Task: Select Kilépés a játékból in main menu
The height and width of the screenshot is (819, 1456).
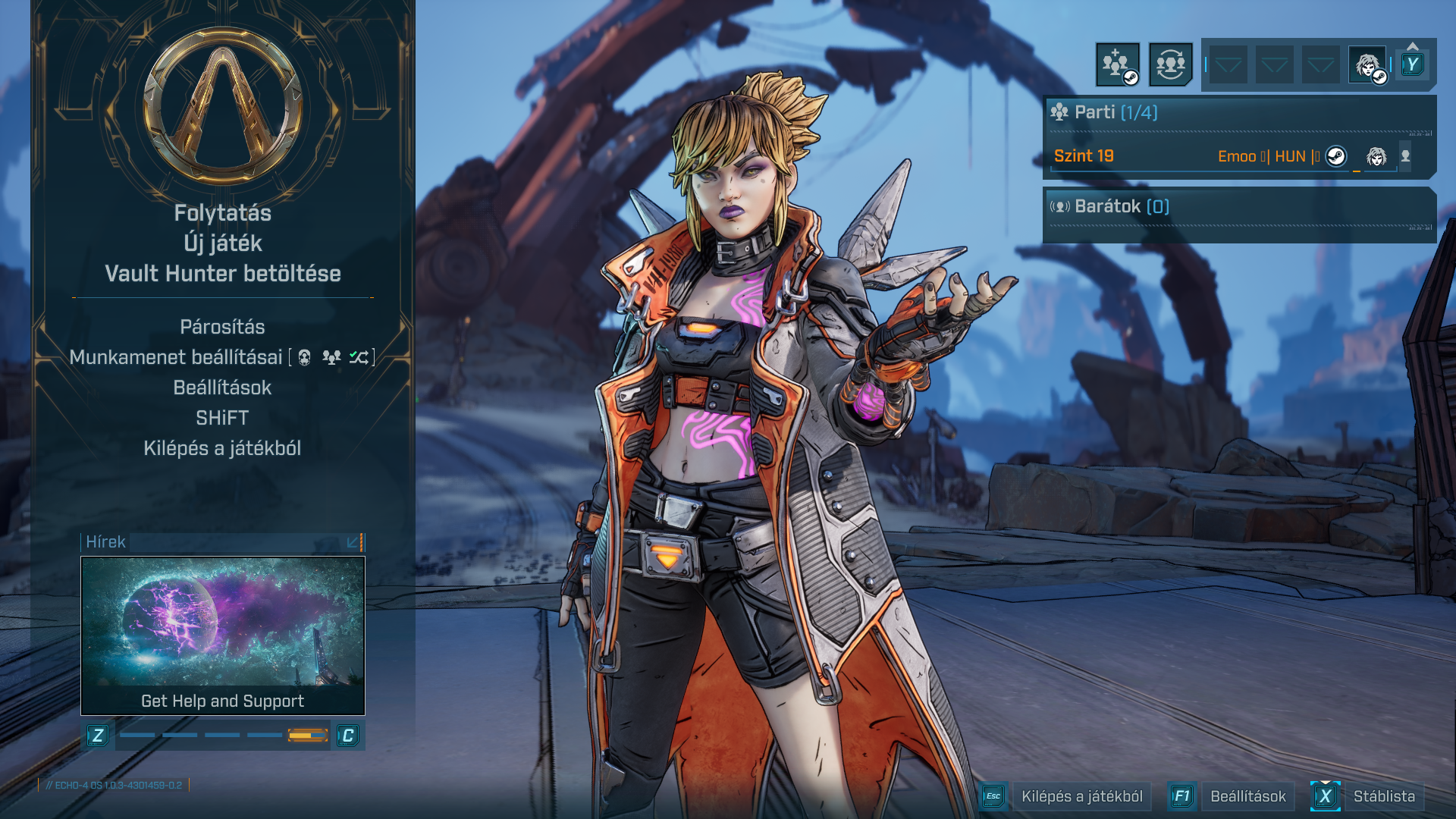Action: tap(222, 448)
